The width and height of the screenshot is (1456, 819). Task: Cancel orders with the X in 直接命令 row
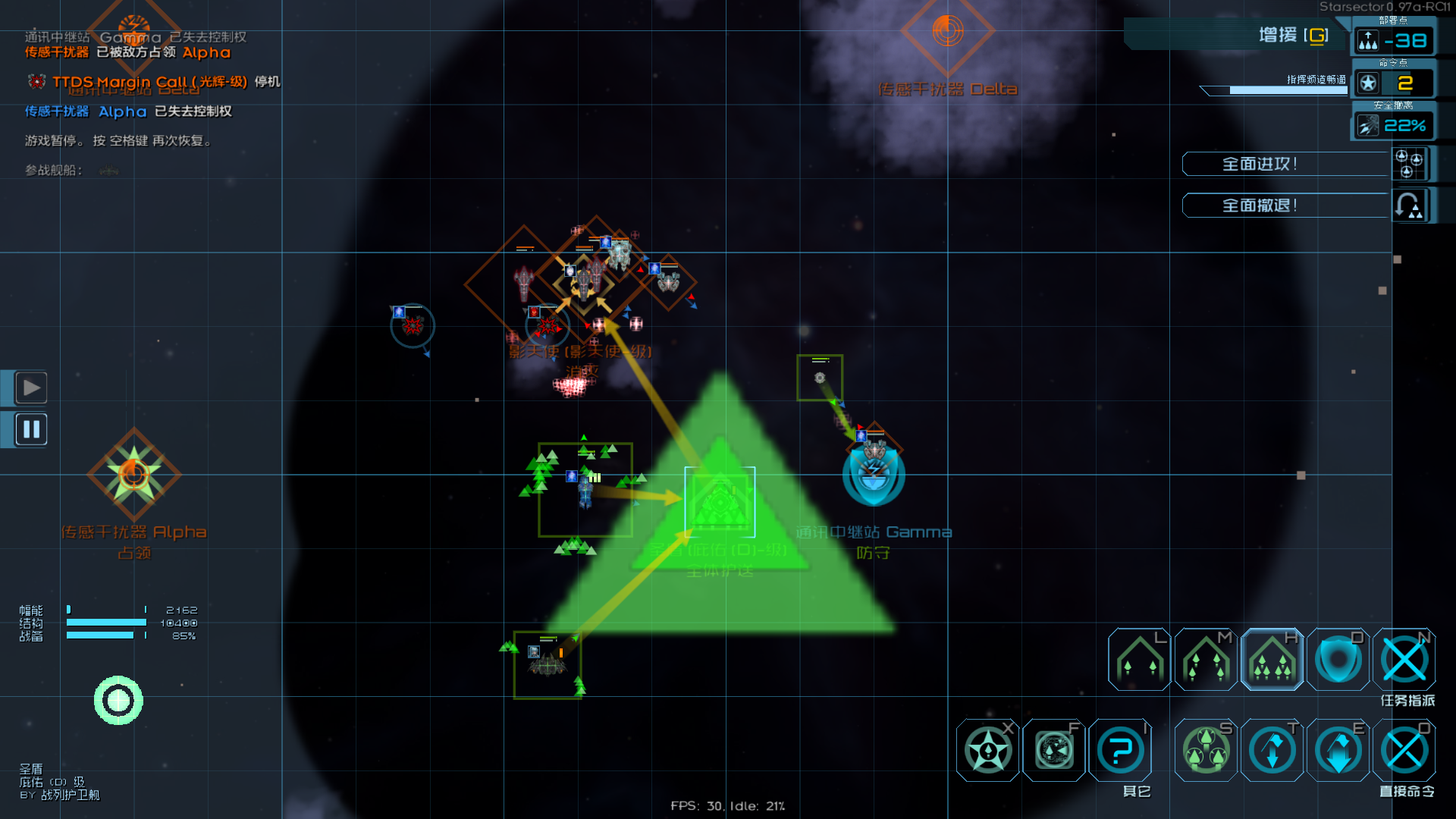1404,751
